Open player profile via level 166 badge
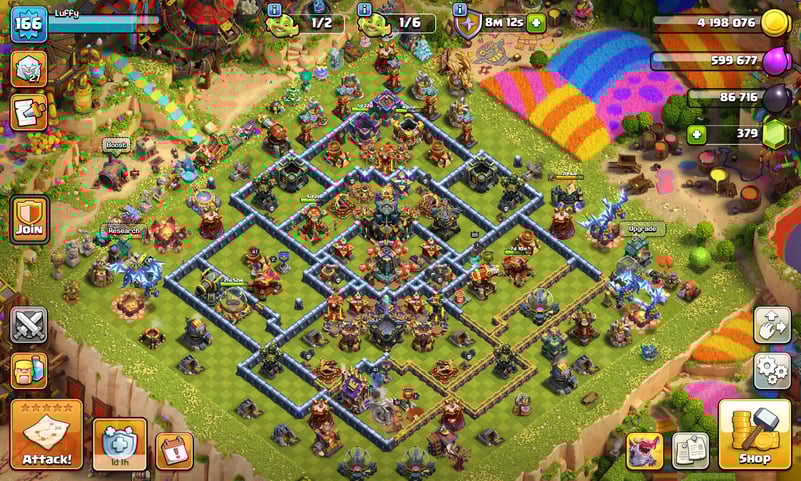This screenshot has height=481, width=801. coord(28,23)
